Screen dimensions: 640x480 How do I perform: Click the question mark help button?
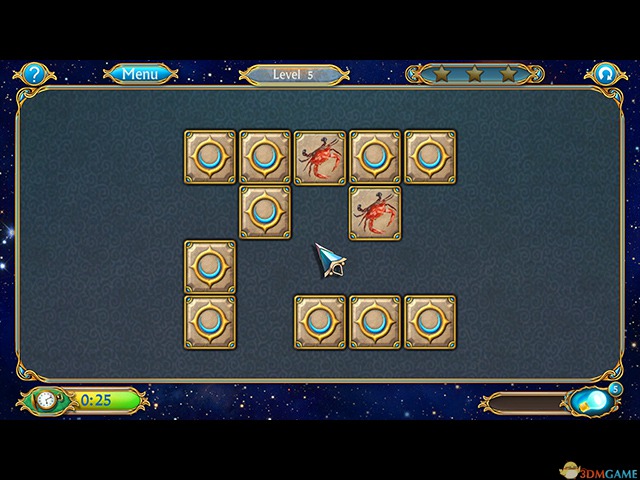point(35,73)
